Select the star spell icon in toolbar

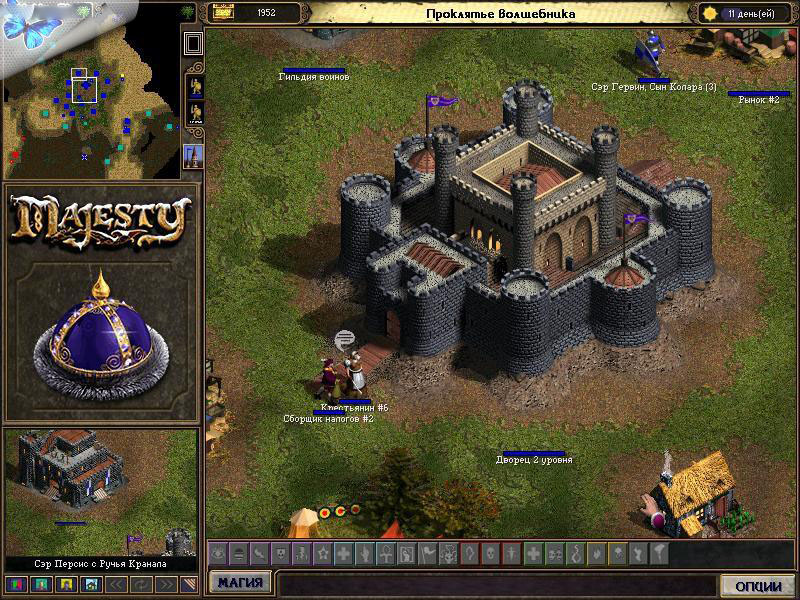click(322, 552)
